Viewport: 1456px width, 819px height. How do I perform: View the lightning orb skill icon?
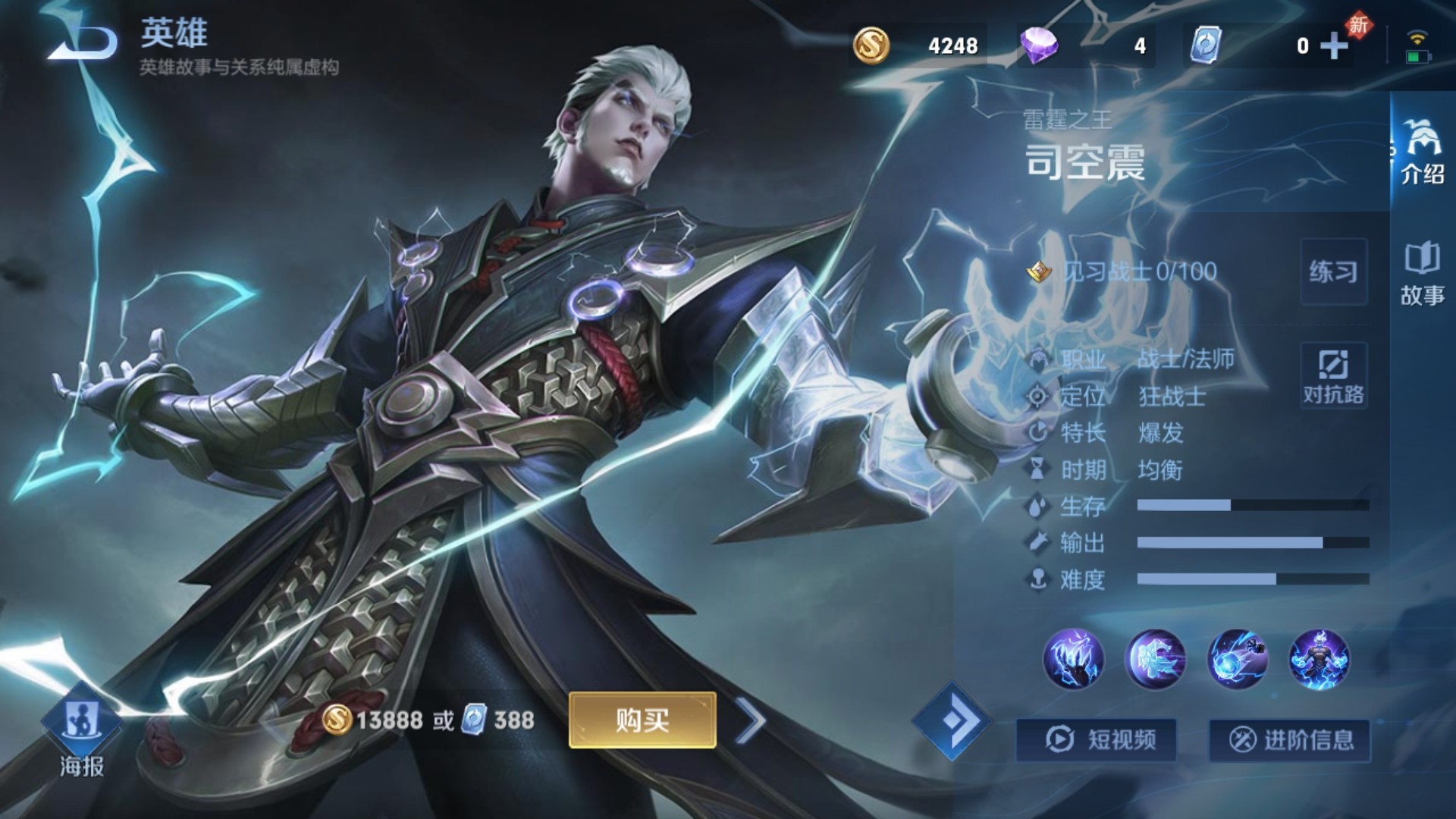click(1237, 659)
